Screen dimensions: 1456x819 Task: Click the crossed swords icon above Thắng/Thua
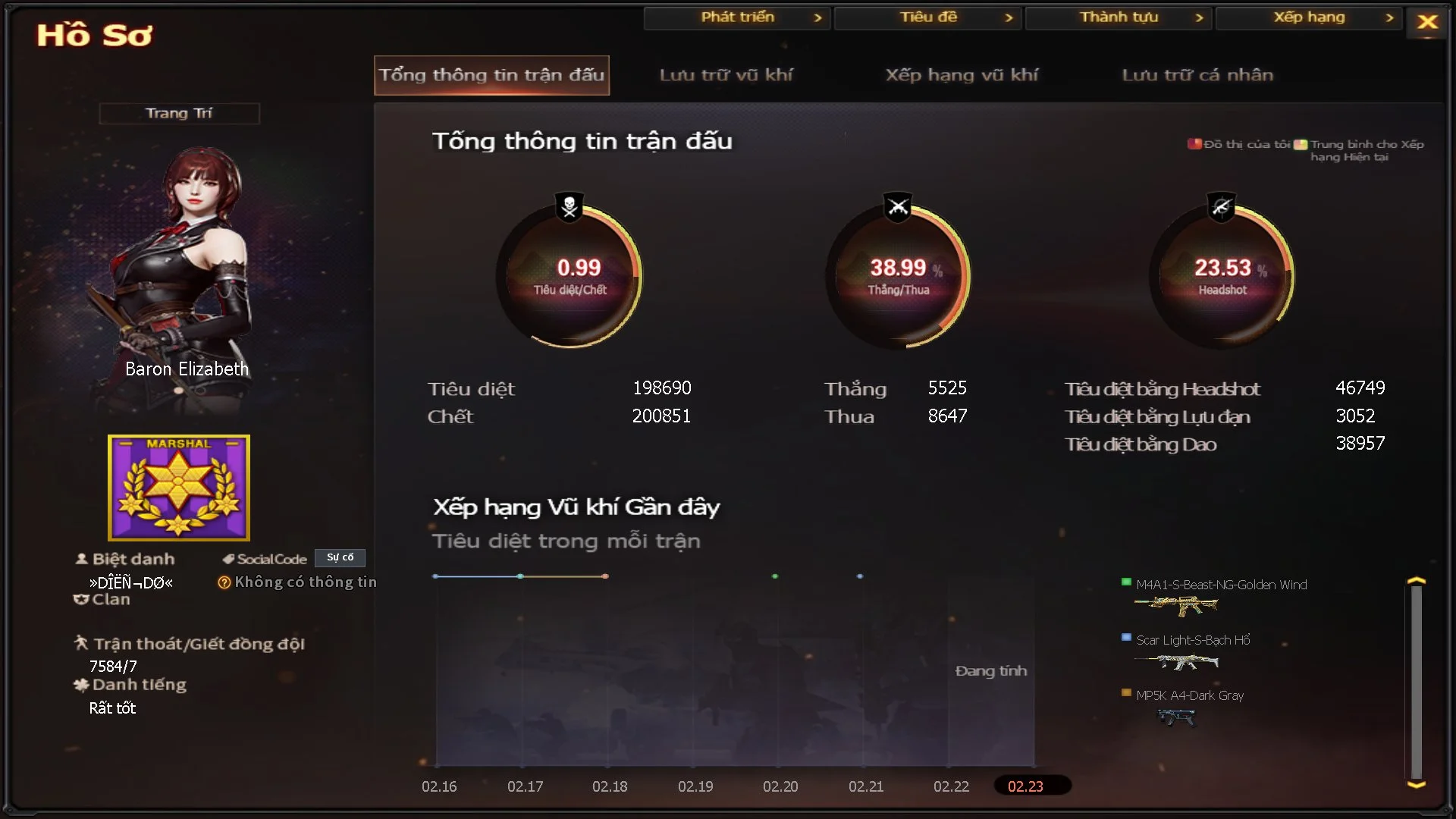pyautogui.click(x=896, y=205)
